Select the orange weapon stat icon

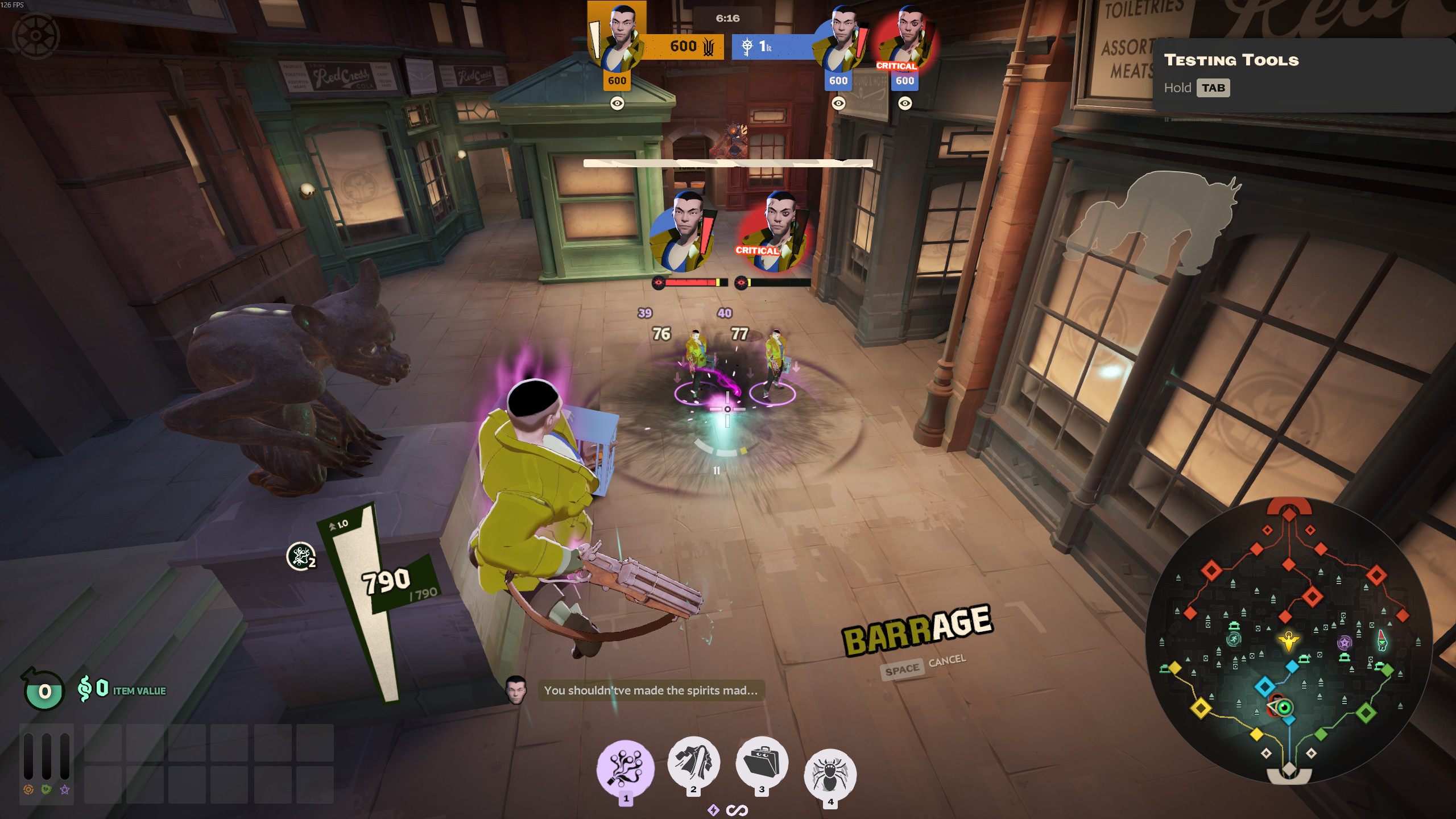28,789
